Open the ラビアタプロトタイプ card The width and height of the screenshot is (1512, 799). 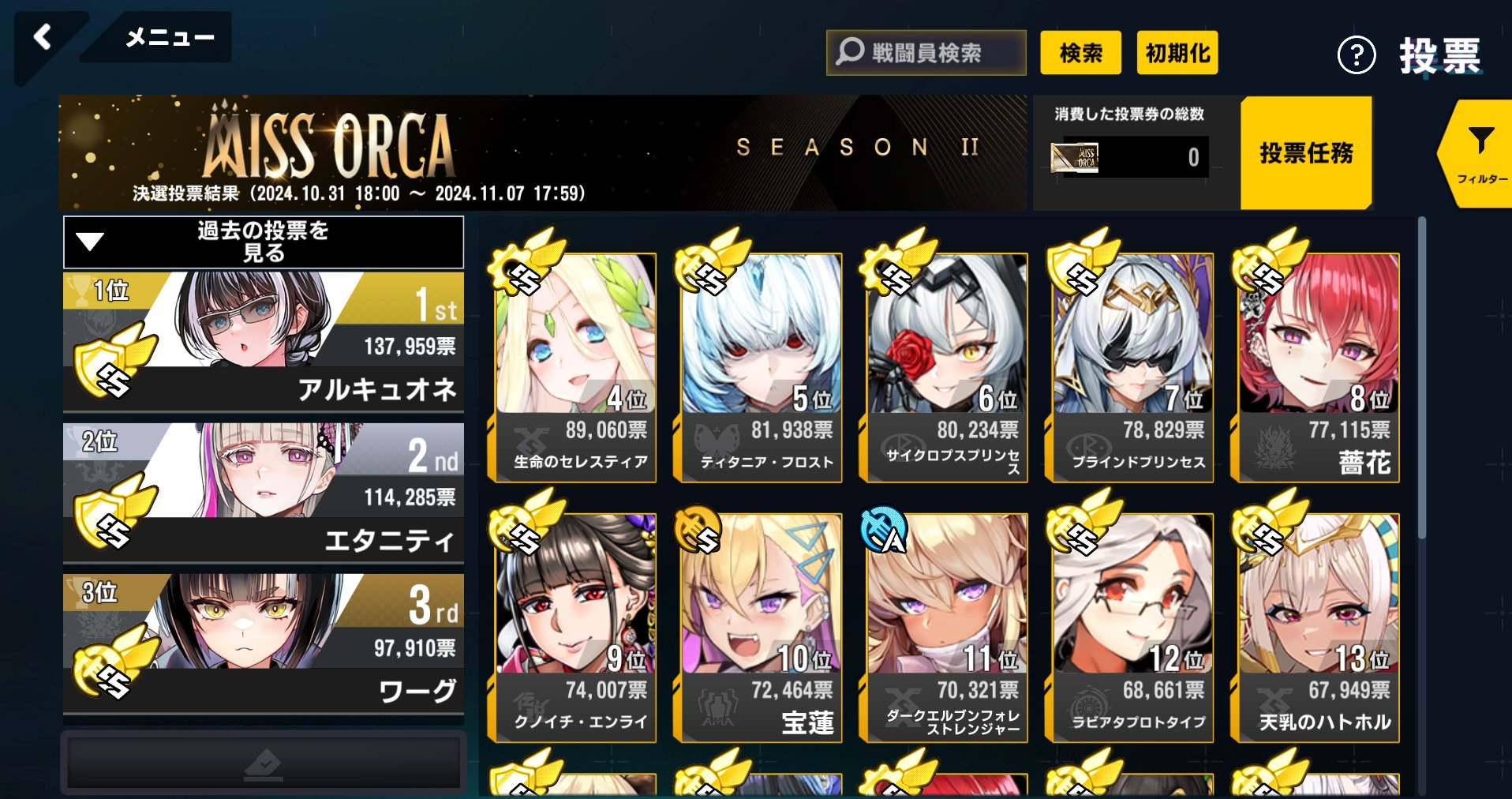tap(1133, 628)
